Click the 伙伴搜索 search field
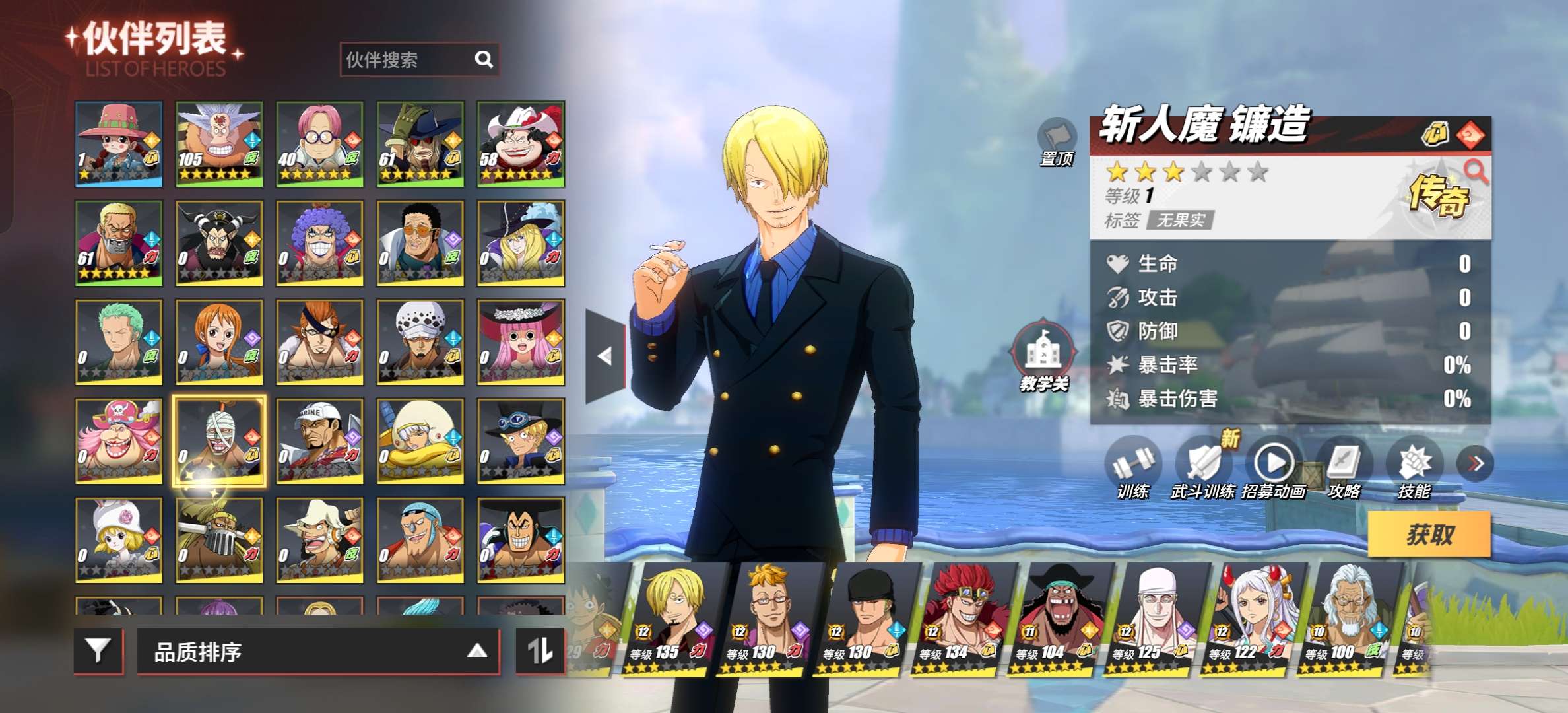 [x=406, y=60]
